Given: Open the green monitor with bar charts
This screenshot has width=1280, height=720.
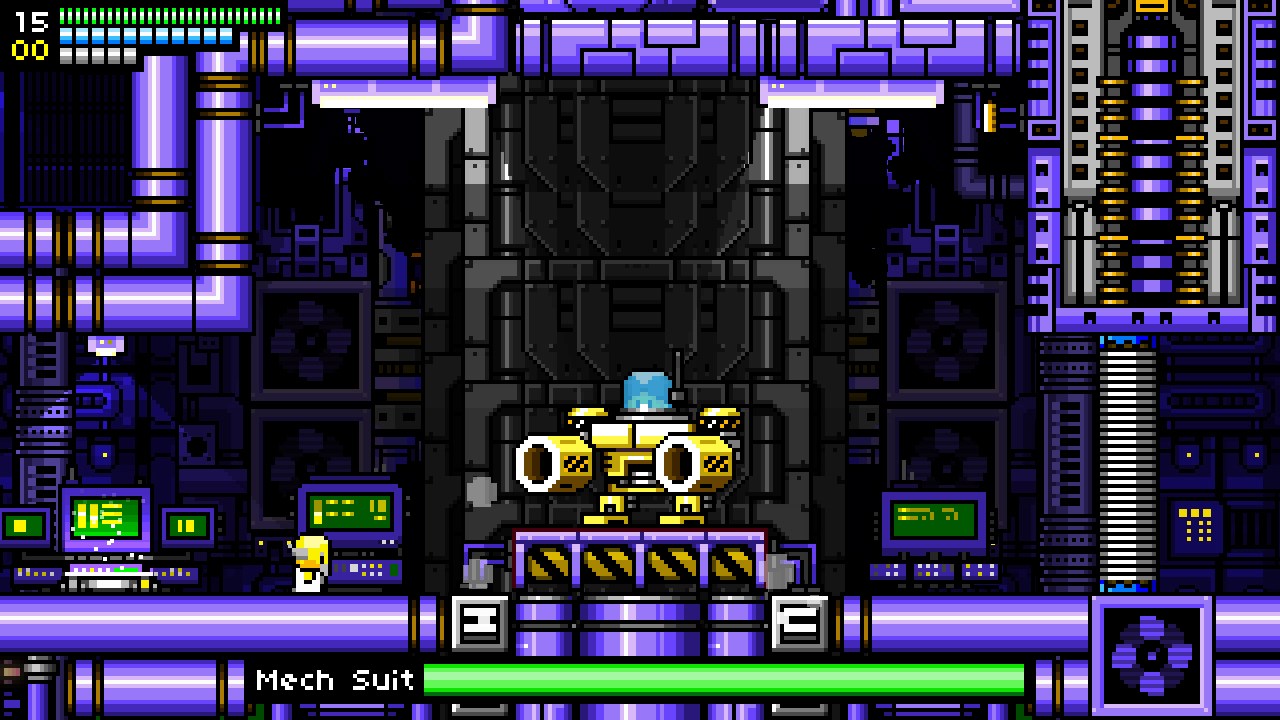Looking at the screenshot, I should (x=105, y=516).
